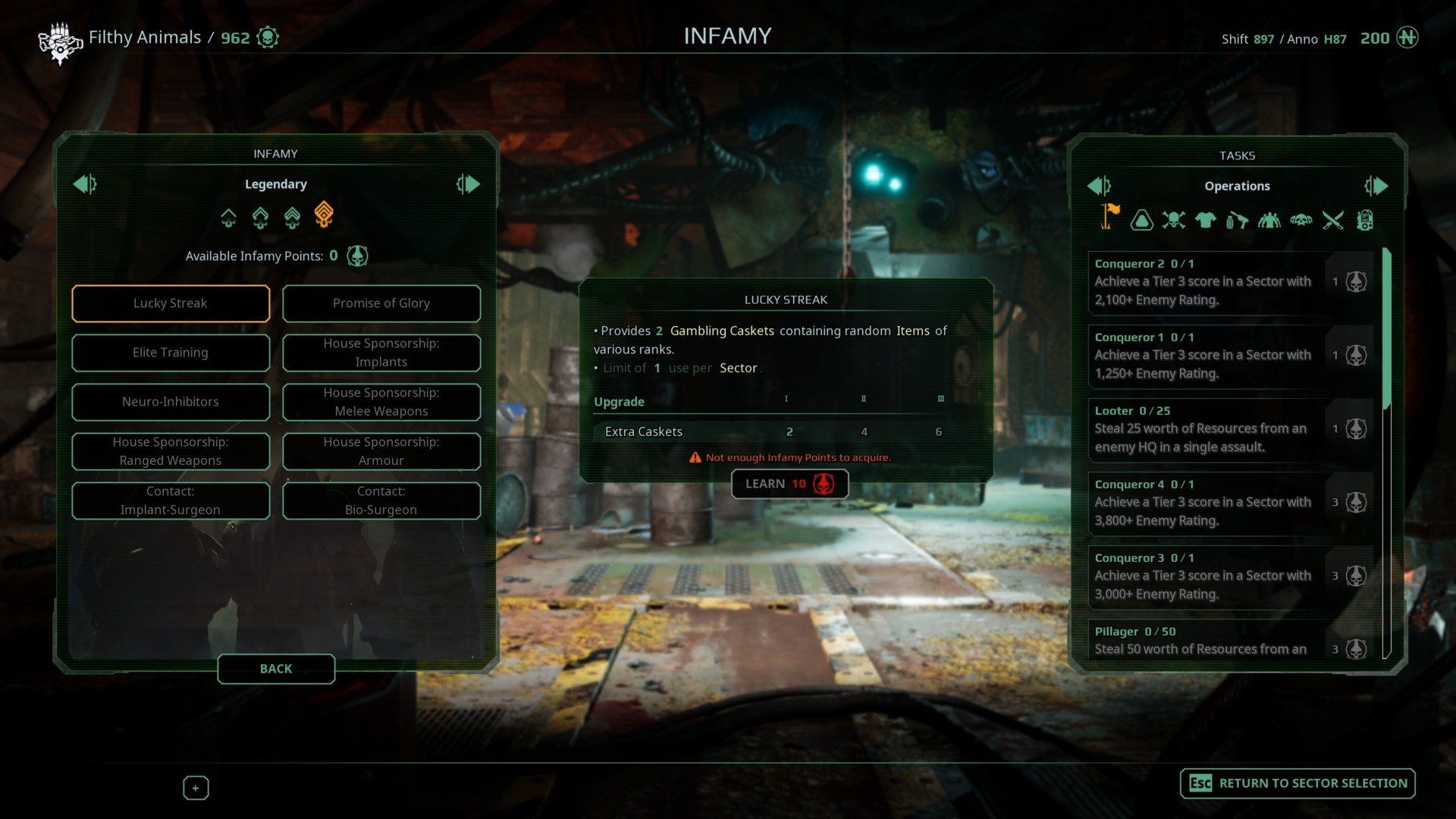Image resolution: width=1456 pixels, height=819 pixels.
Task: Advance to the next infamy tier arrow
Action: coord(468,184)
